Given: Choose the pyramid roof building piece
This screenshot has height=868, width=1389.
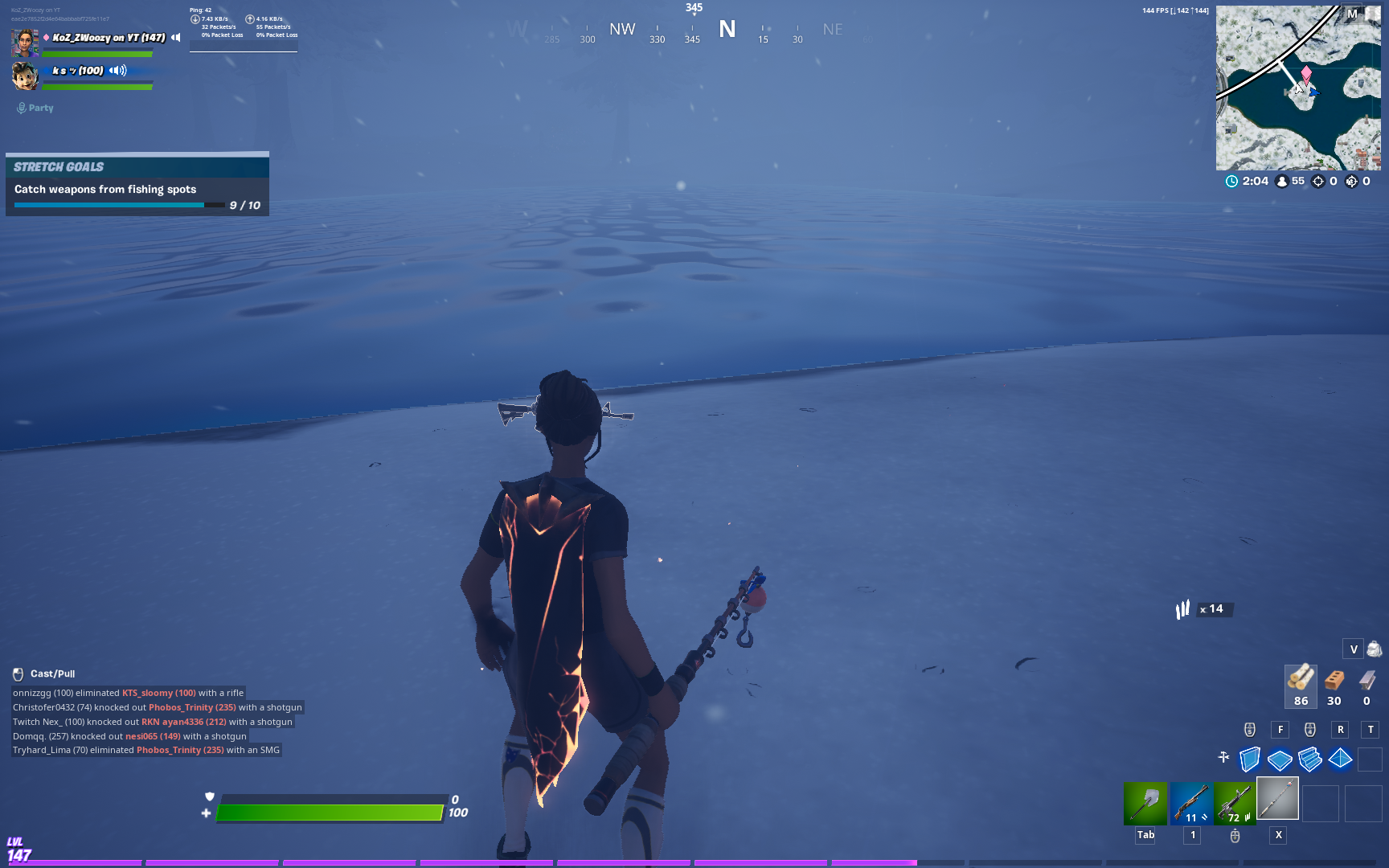Looking at the screenshot, I should [x=1340, y=758].
